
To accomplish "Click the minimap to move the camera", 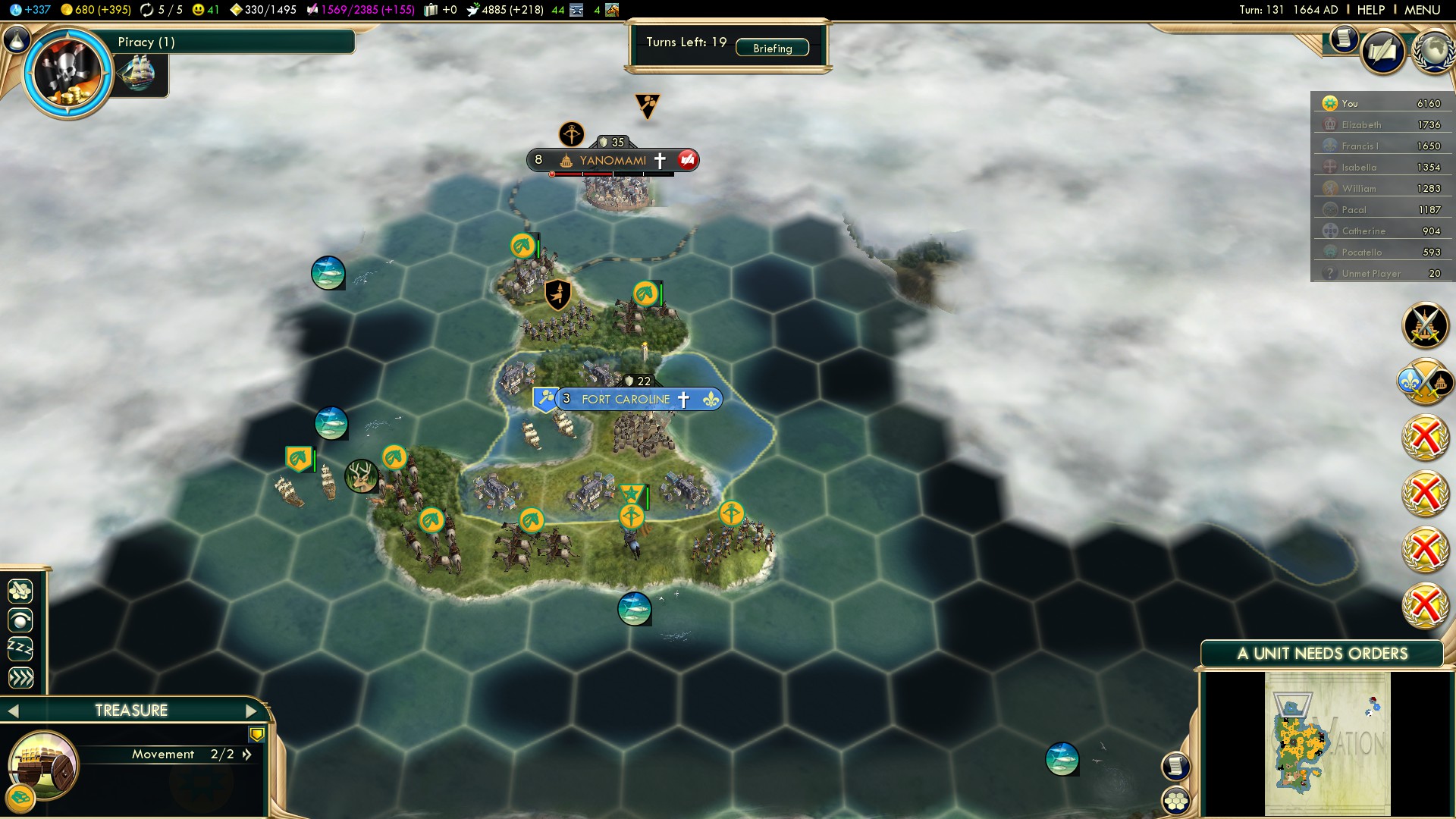I will (1327, 743).
